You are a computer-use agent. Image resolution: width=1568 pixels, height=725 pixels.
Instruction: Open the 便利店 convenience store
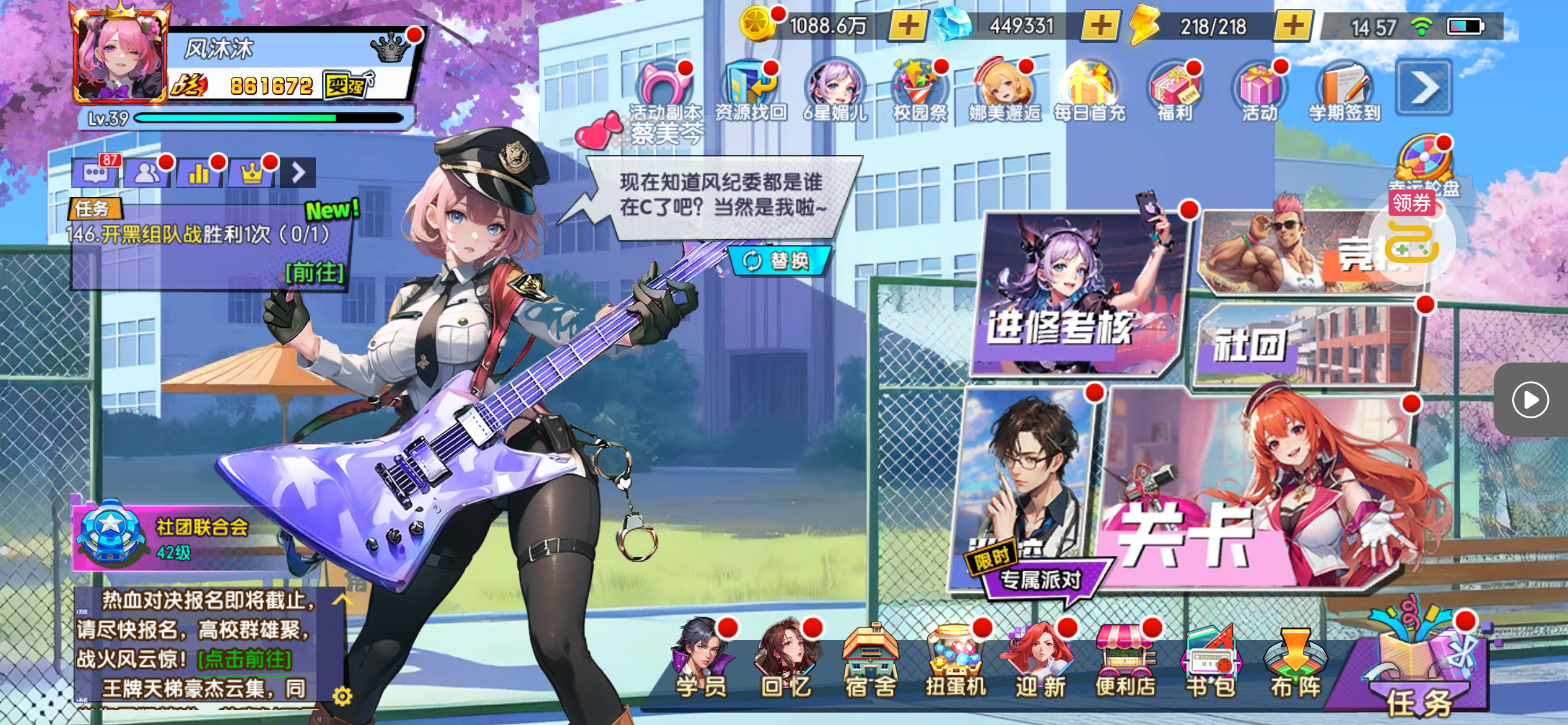click(1125, 661)
